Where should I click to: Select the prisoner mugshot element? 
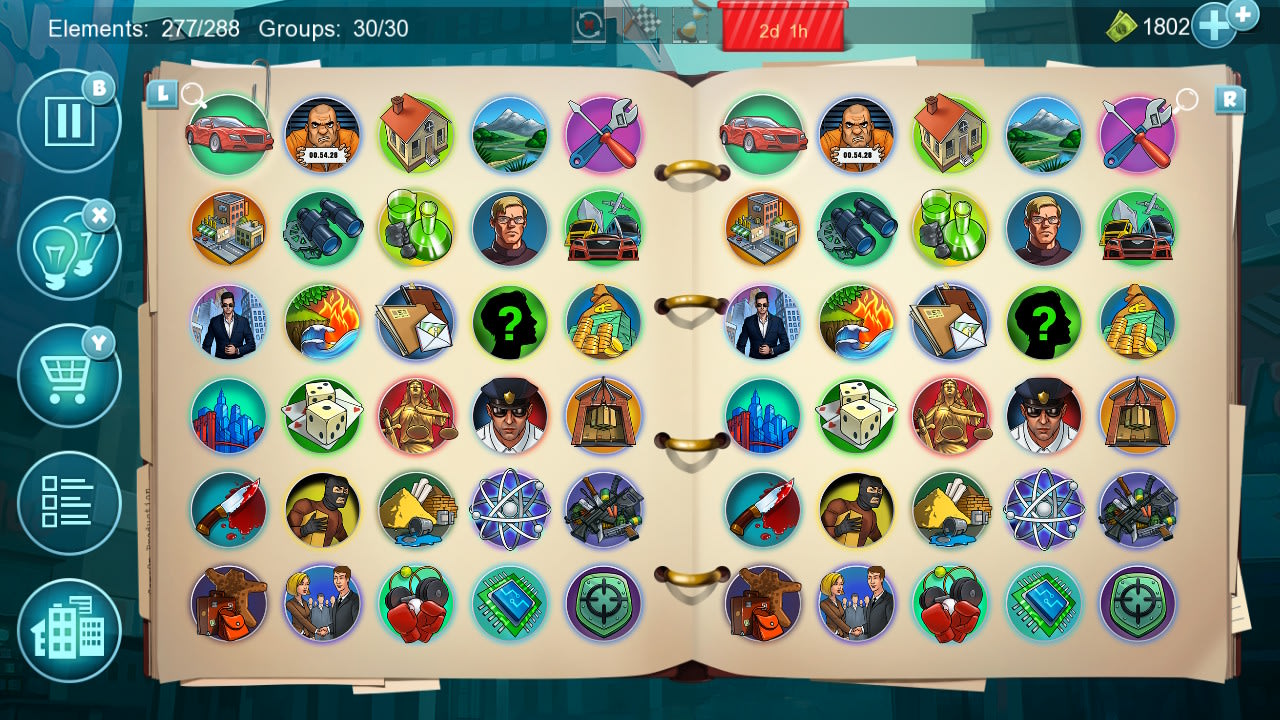322,135
